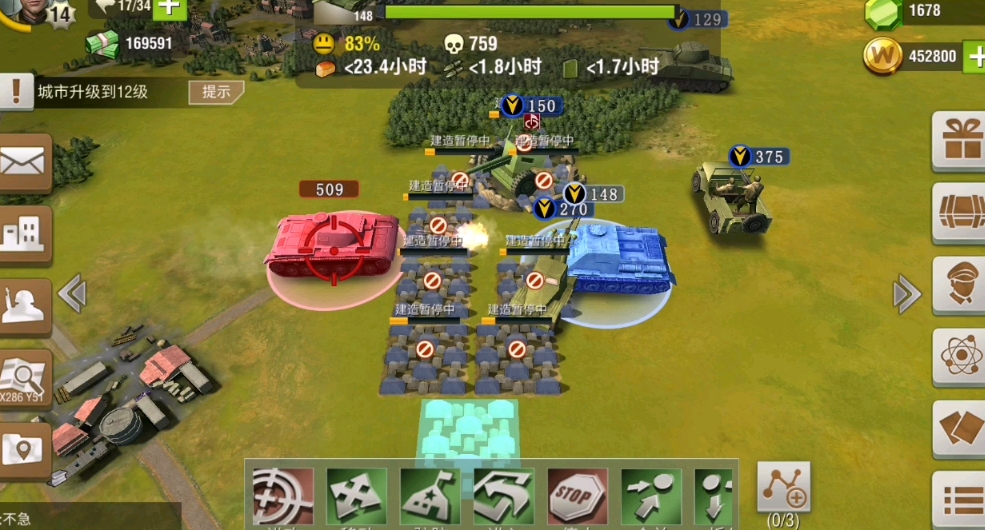Open the list menu button
The width and height of the screenshot is (985, 530).
click(959, 498)
